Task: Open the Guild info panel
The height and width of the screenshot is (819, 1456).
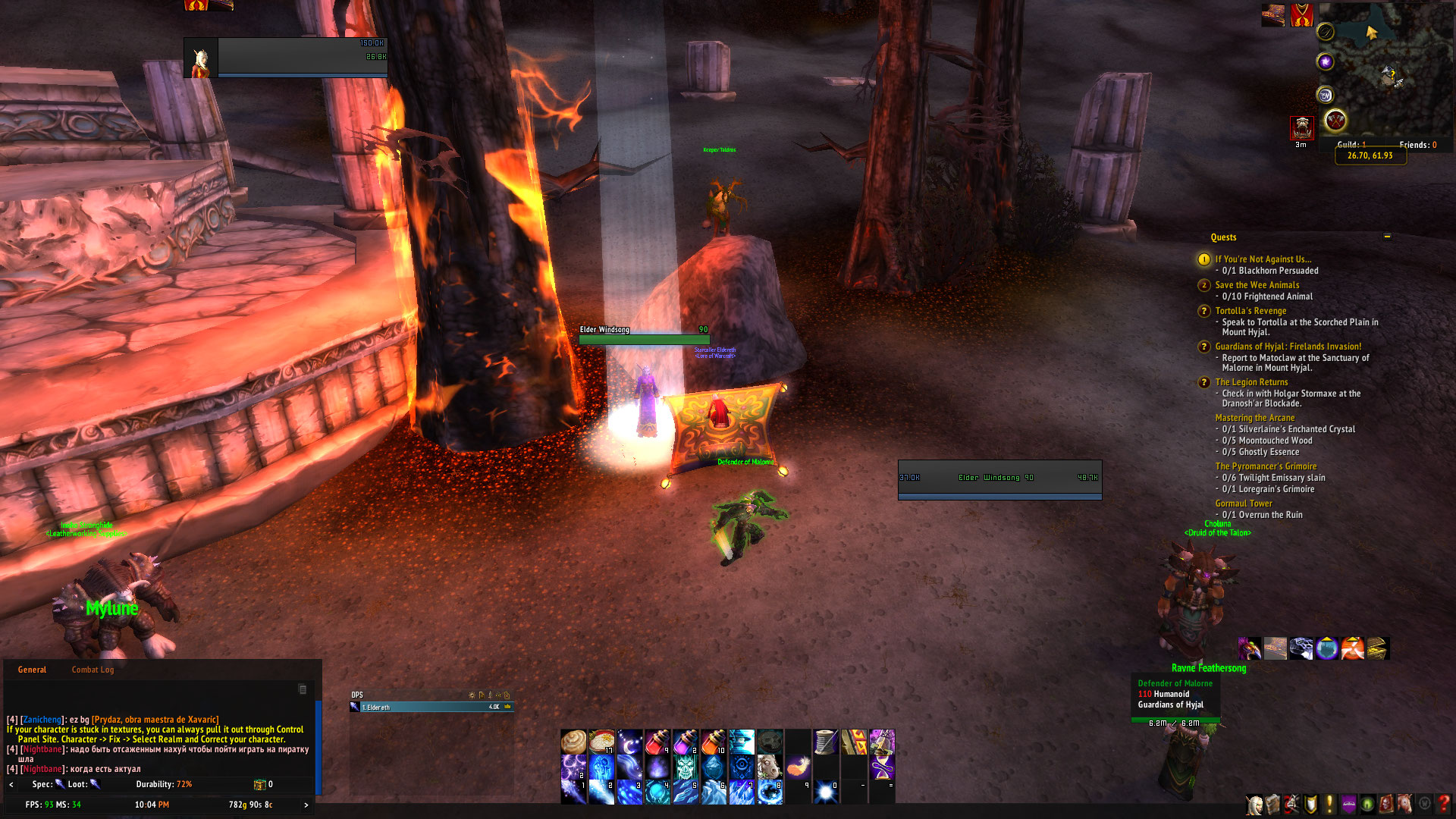Action: [x=1351, y=145]
